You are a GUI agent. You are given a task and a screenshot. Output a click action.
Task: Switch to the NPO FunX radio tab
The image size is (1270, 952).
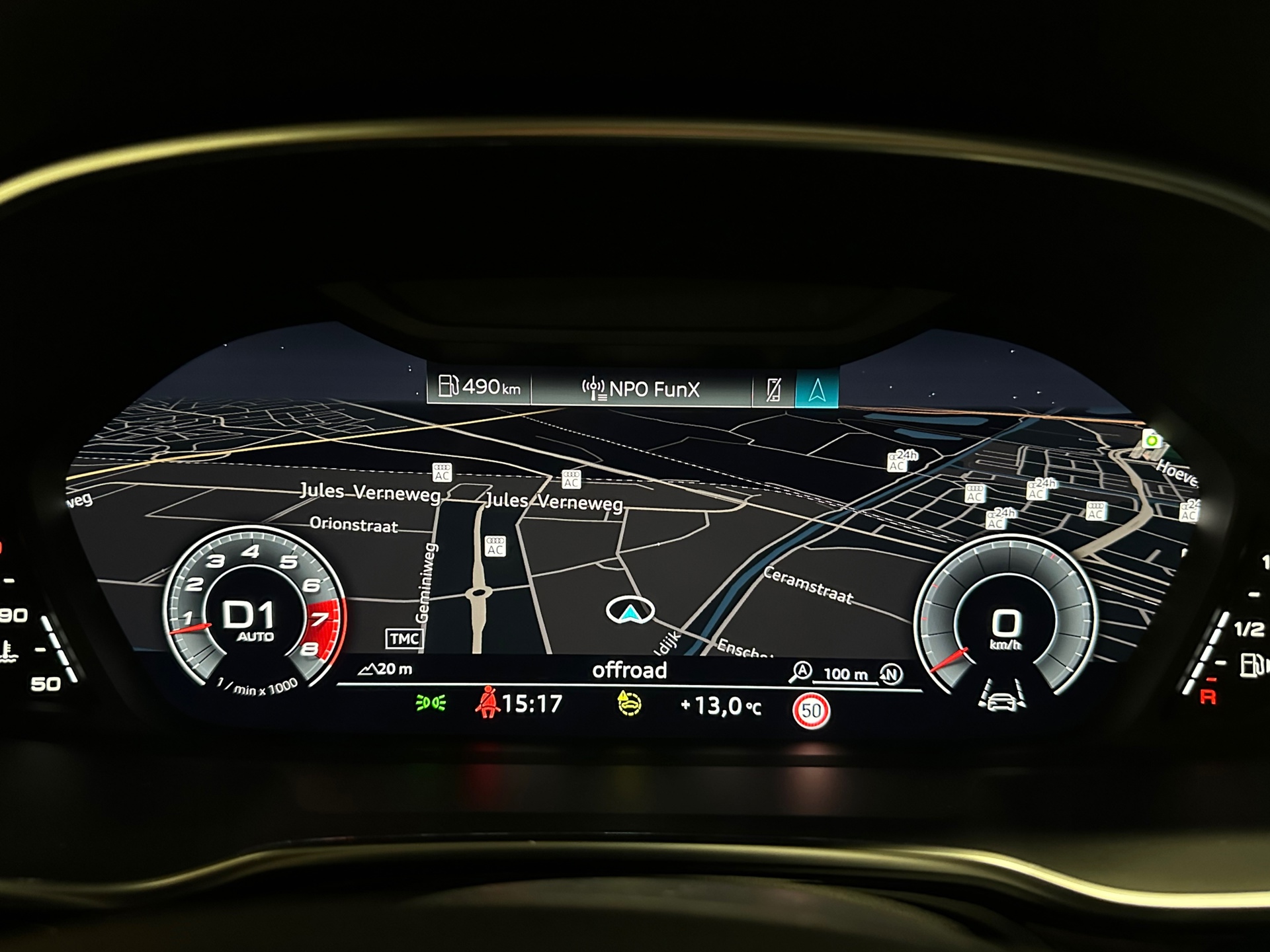pyautogui.click(x=641, y=389)
